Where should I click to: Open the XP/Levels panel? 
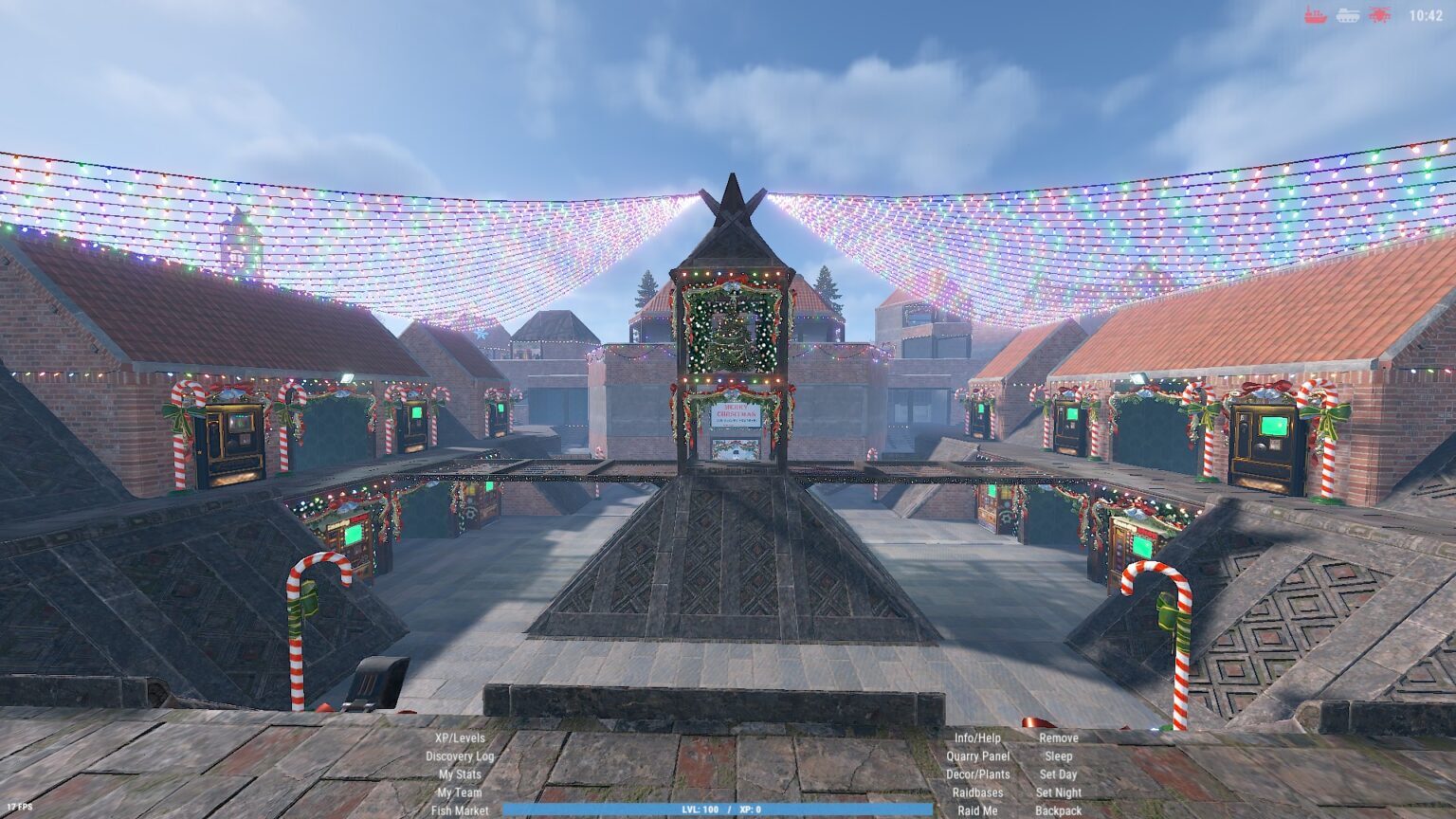[460, 737]
